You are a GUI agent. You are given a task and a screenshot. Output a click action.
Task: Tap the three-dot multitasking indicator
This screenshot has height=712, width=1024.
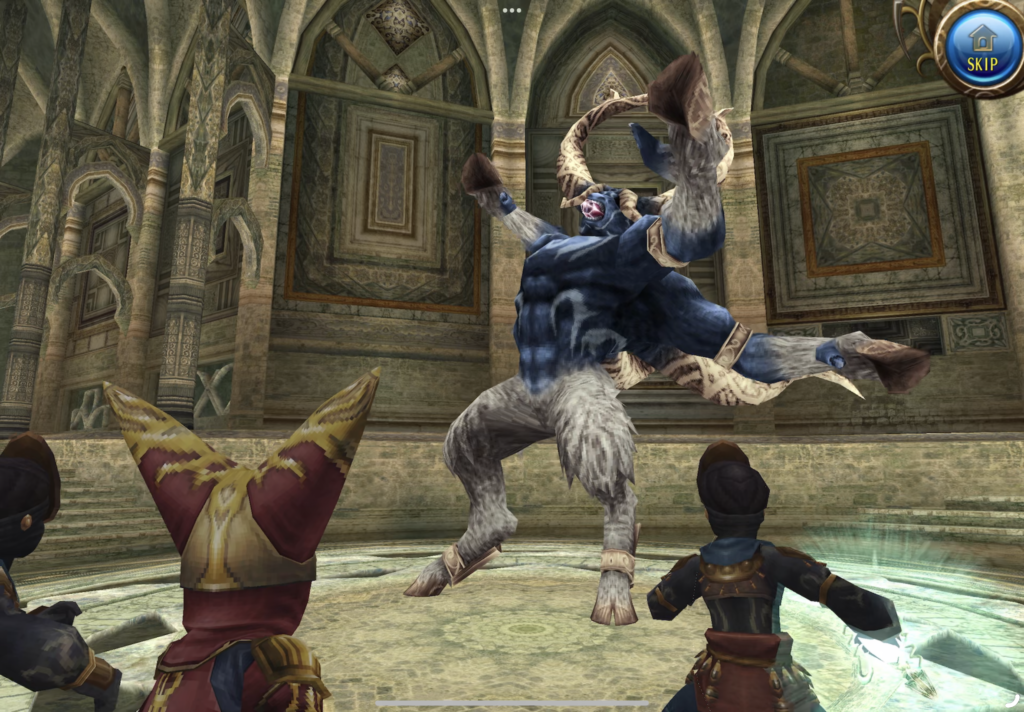(512, 10)
